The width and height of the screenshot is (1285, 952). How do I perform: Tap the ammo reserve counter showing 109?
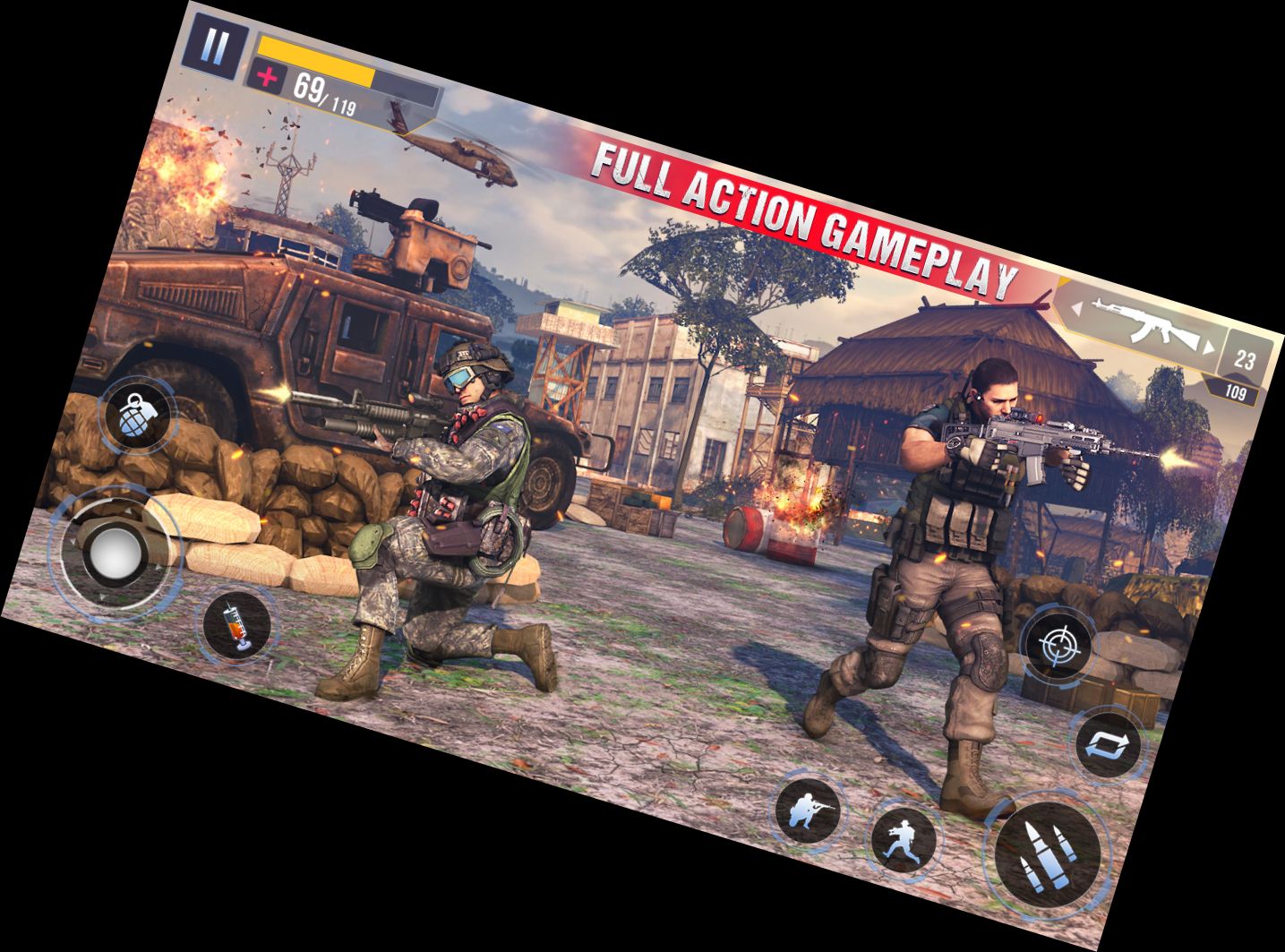tap(1237, 390)
